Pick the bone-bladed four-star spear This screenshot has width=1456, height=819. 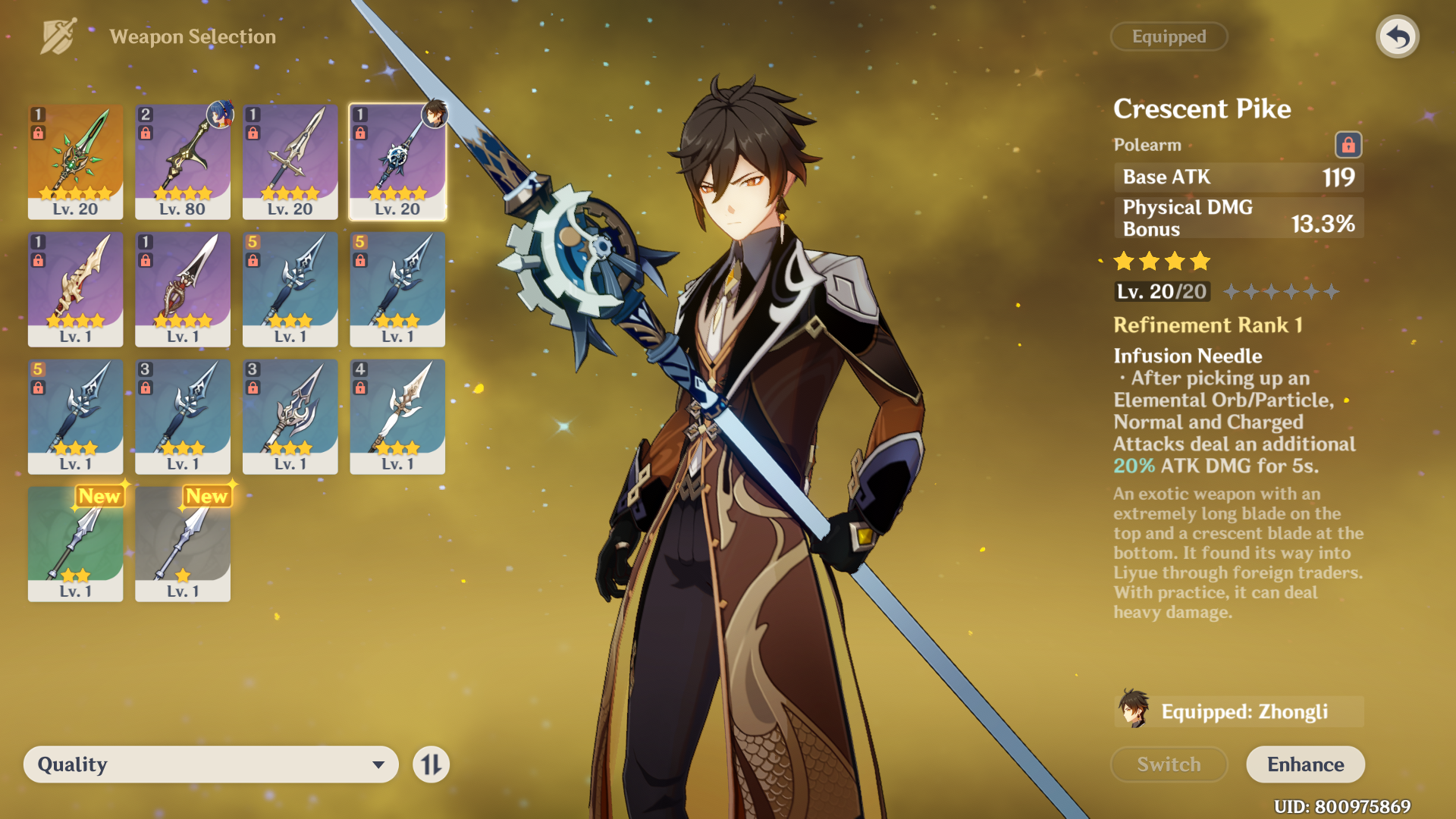(75, 288)
